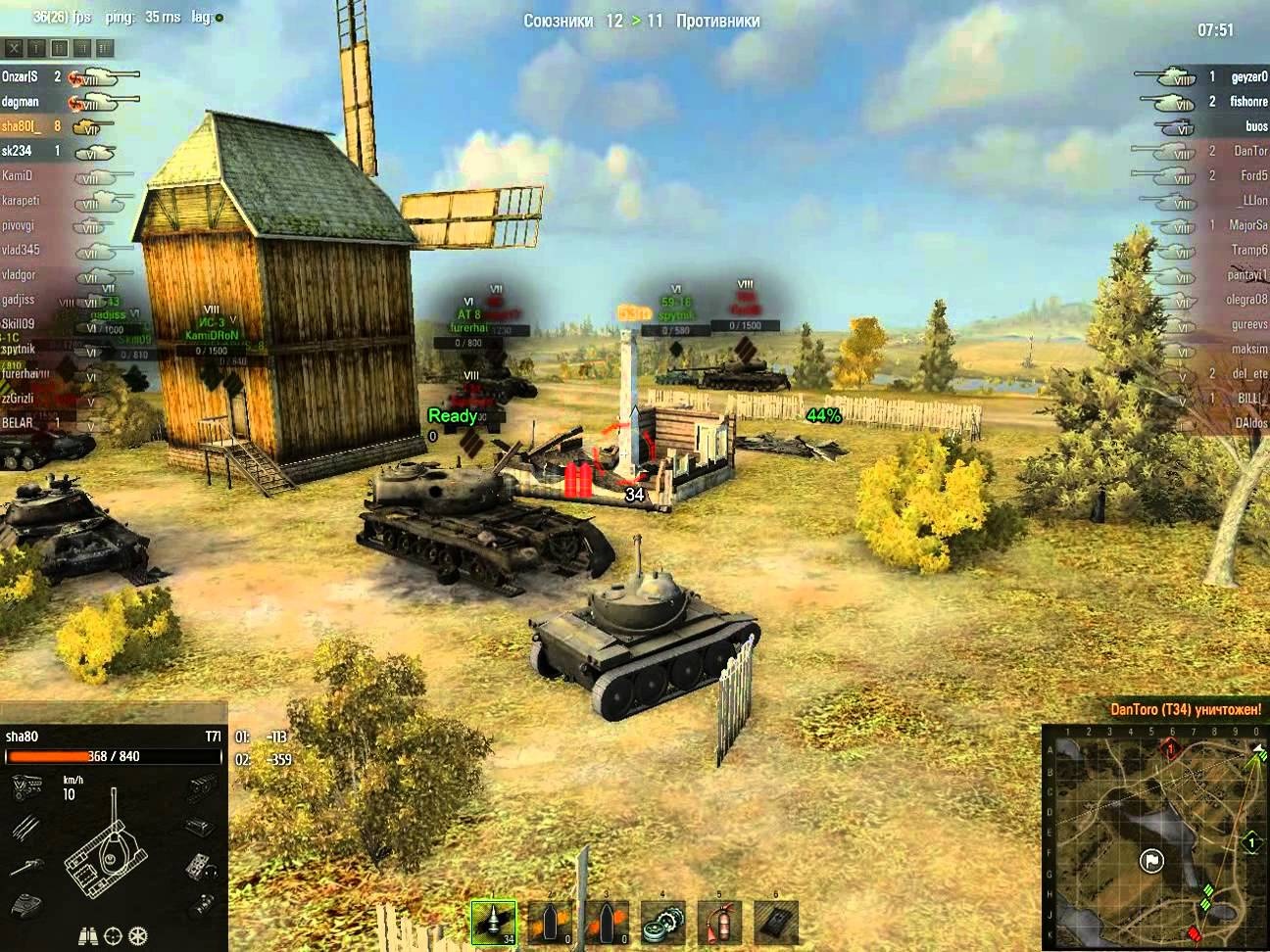Click the binoculars icon under the tank diagram
This screenshot has height=952, width=1270.
pyautogui.click(x=88, y=936)
